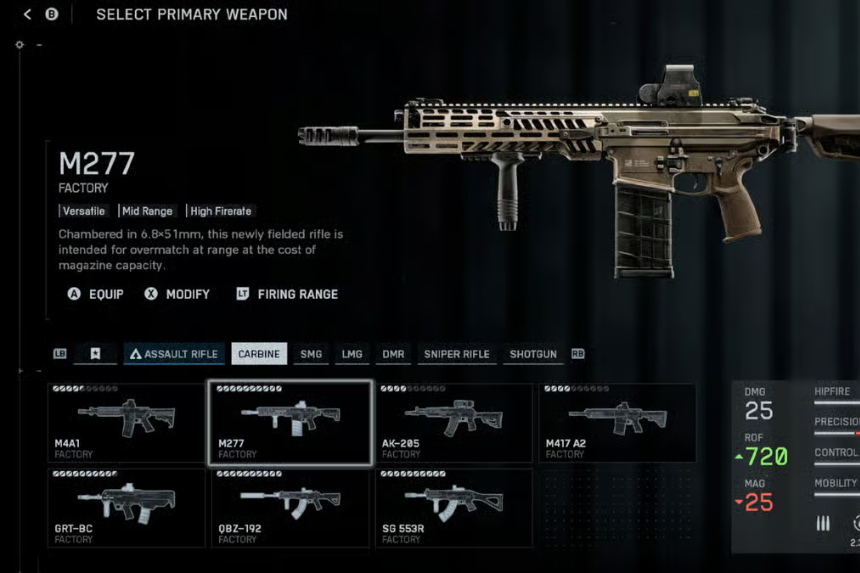
Task: Select the M277 weapon tile
Action: 290,422
